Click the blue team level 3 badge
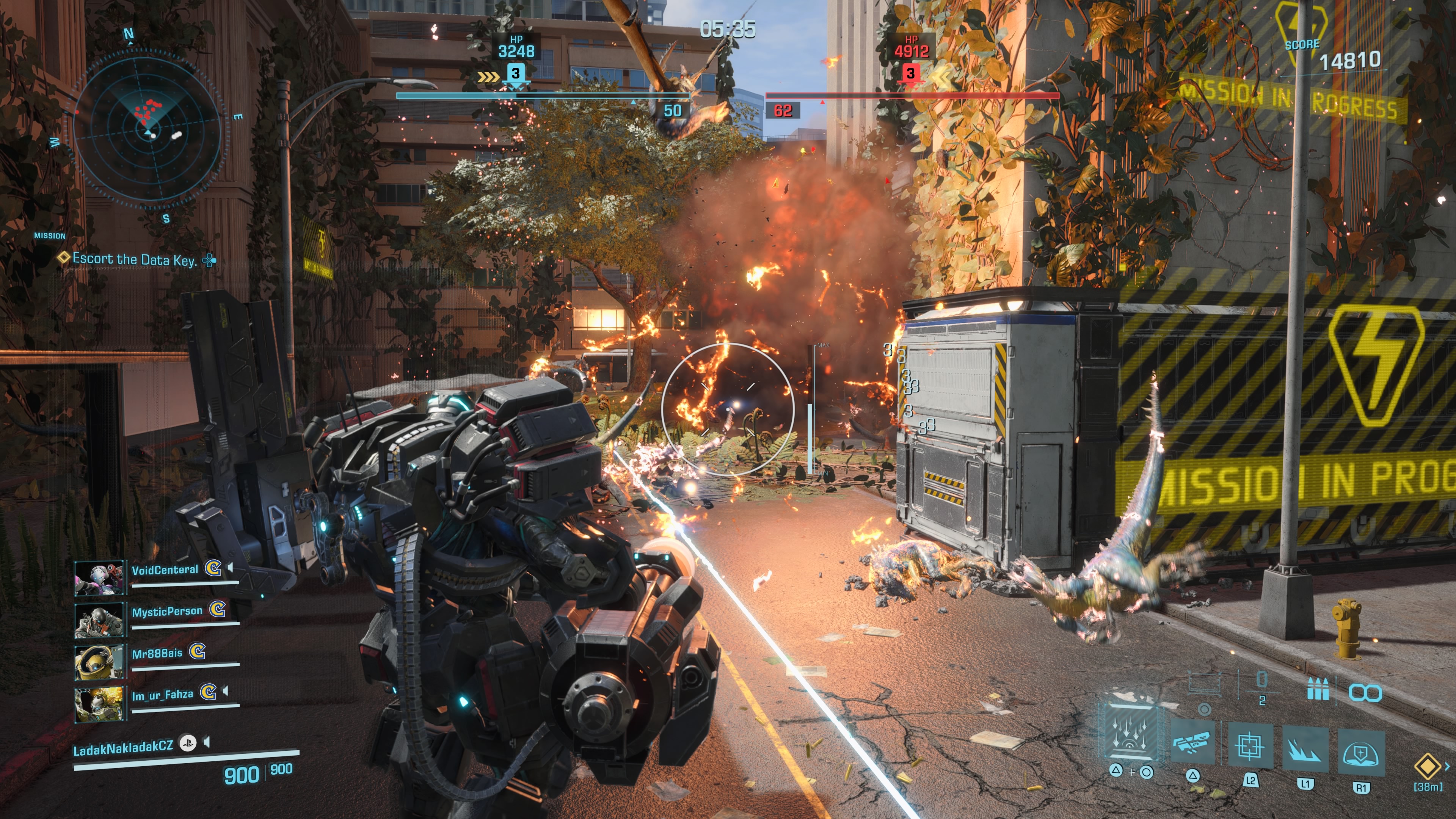Viewport: 1456px width, 819px height. (x=515, y=74)
